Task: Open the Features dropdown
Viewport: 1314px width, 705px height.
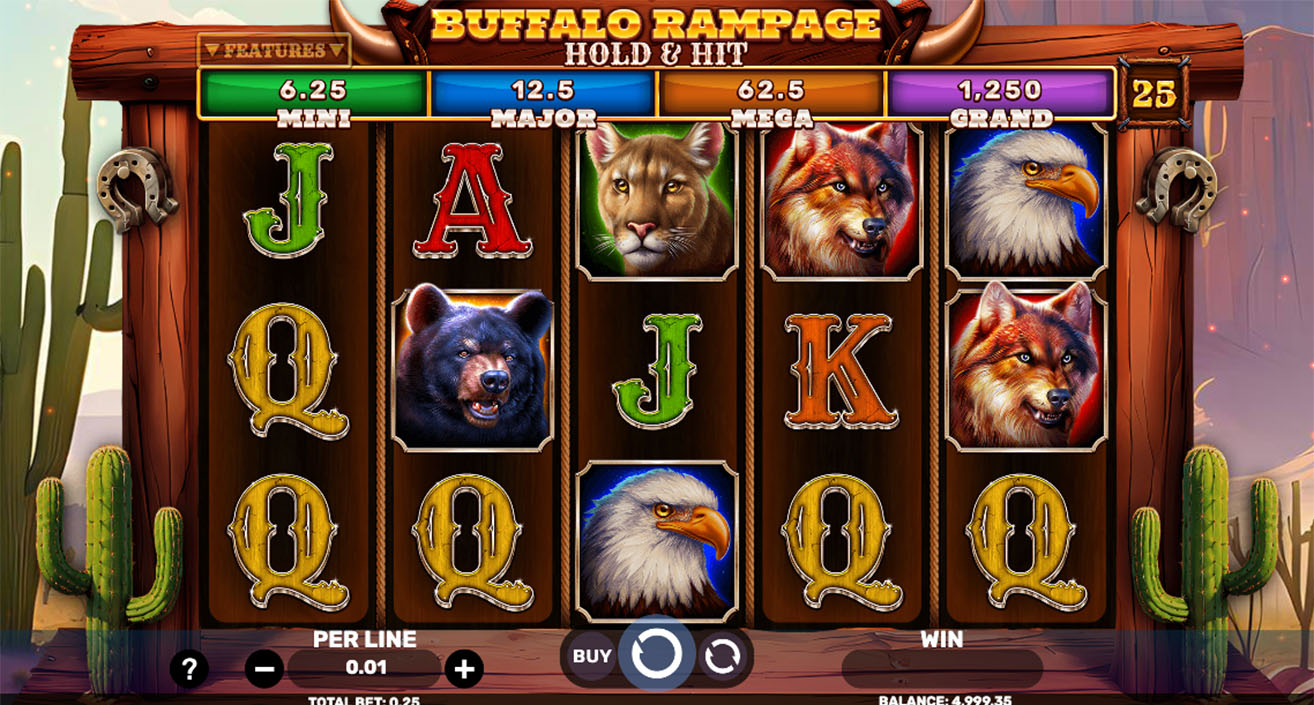Action: pos(273,50)
